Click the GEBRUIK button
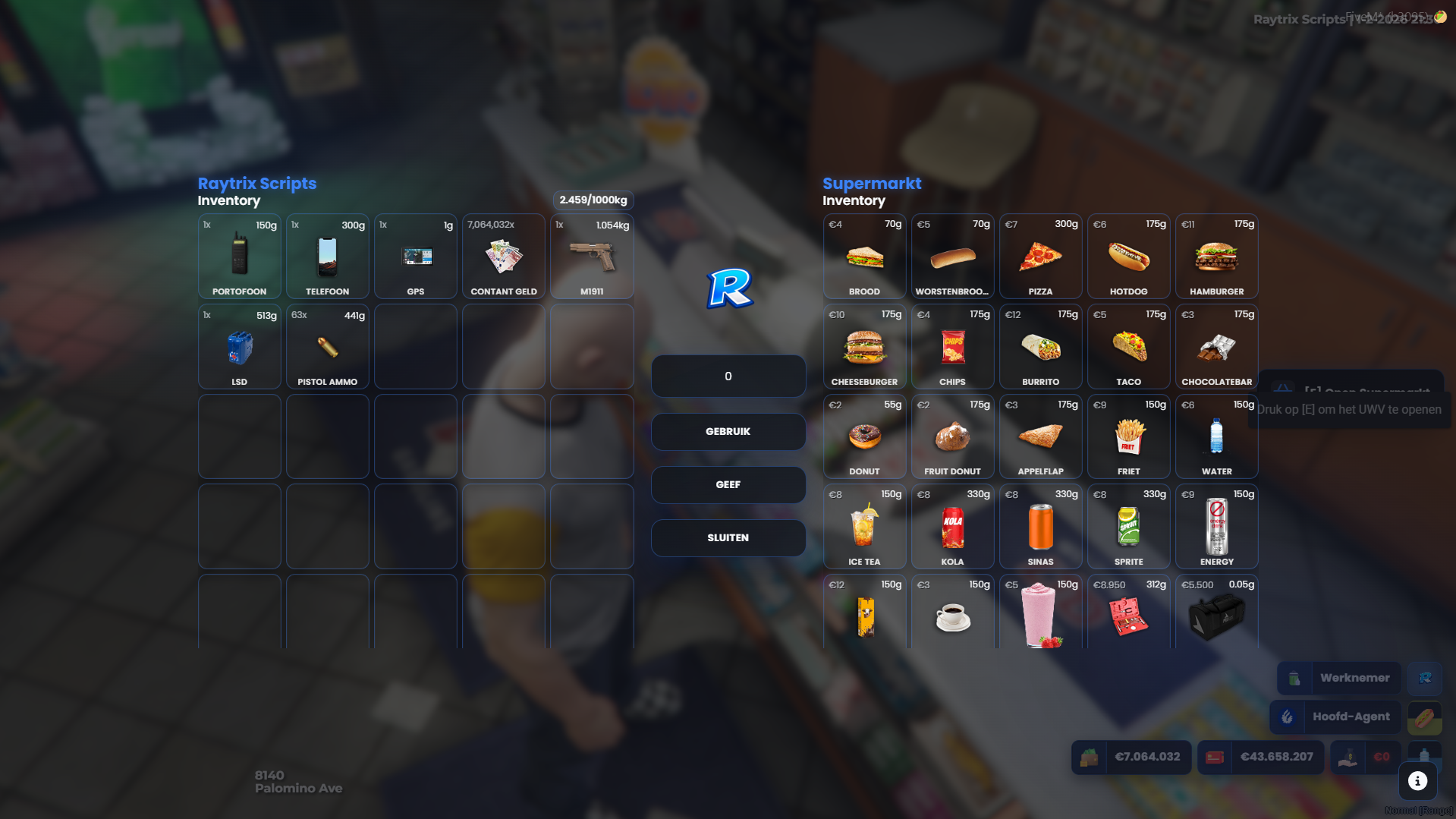This screenshot has width=1456, height=819. point(728,431)
